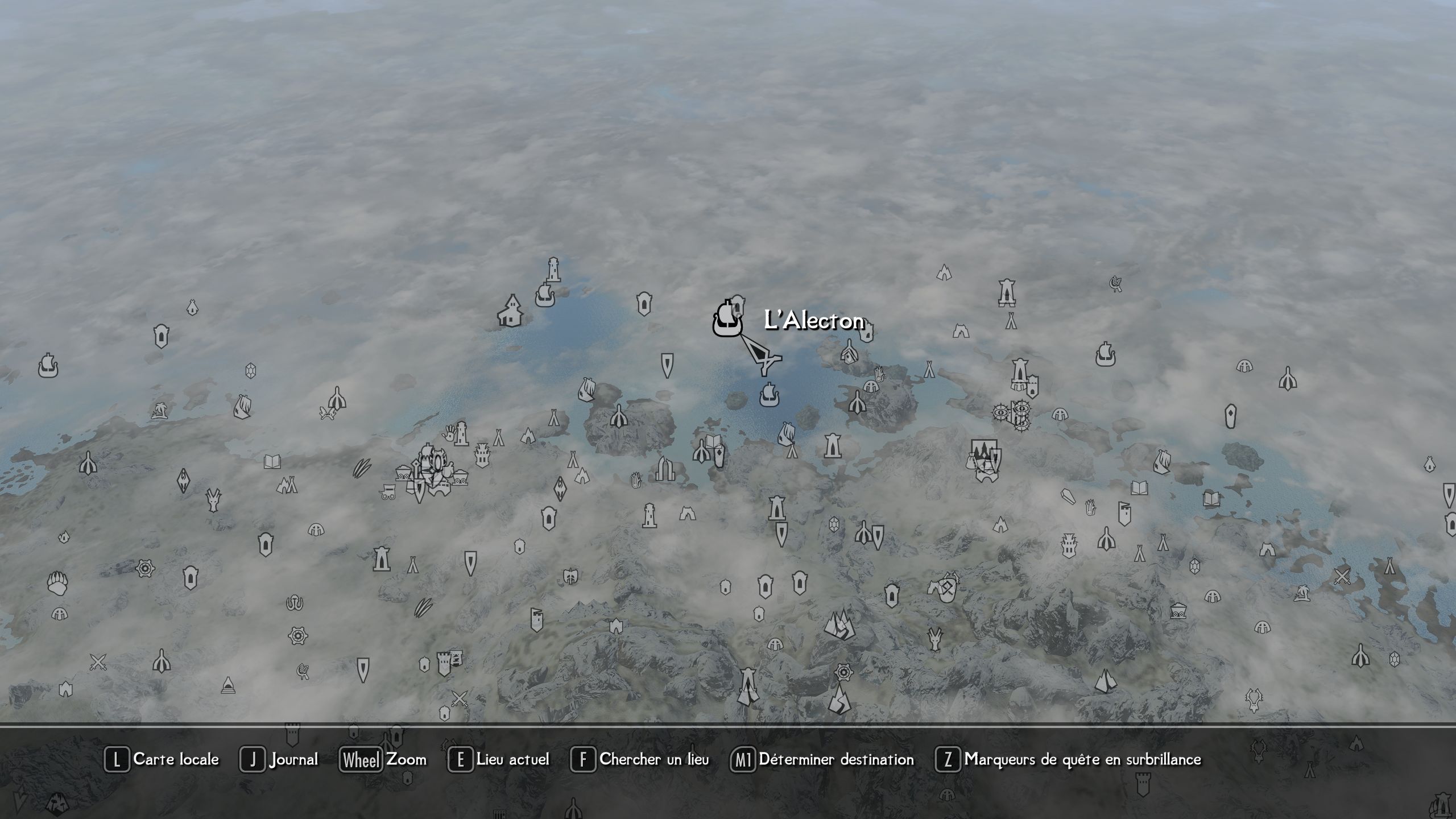
Task: Pick the open hand map marker
Action: coord(449,431)
